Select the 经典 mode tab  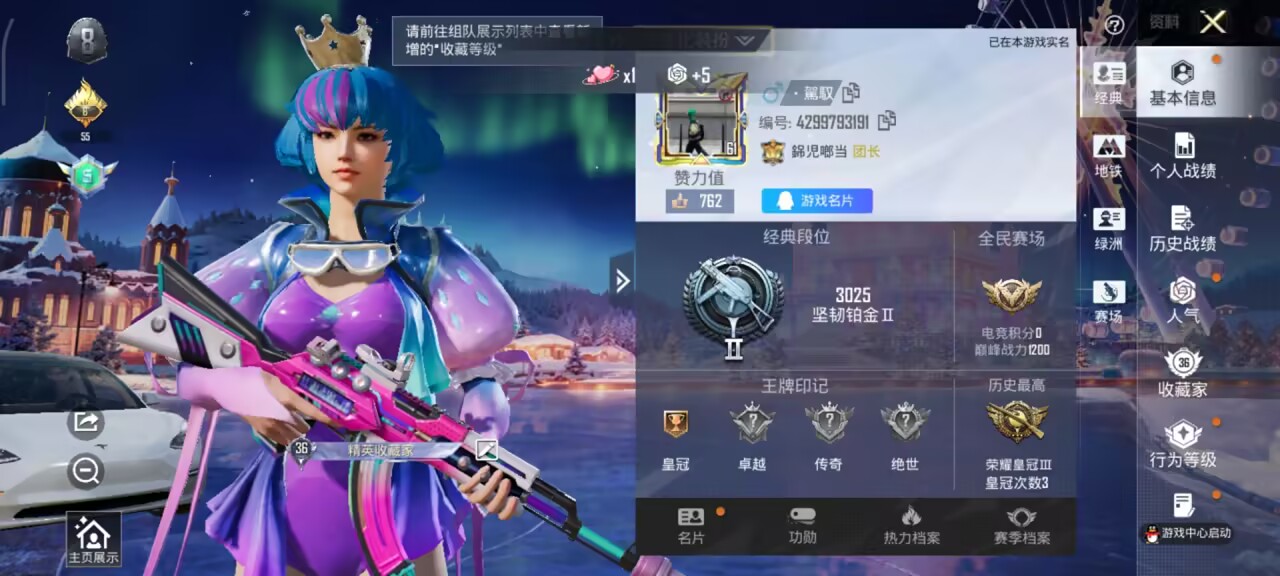coord(1108,84)
